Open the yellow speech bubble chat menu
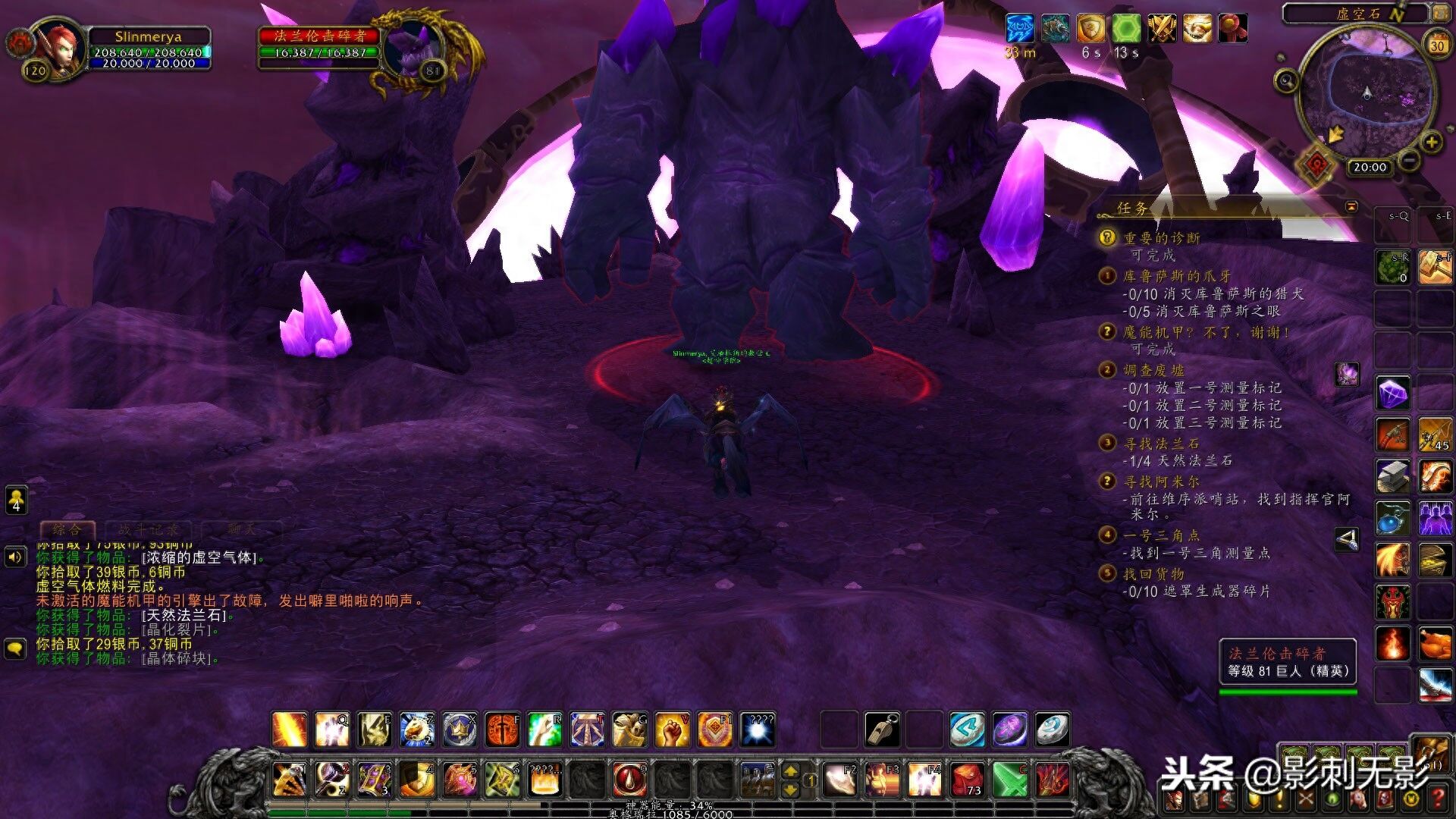This screenshot has width=1456, height=819. (x=16, y=648)
